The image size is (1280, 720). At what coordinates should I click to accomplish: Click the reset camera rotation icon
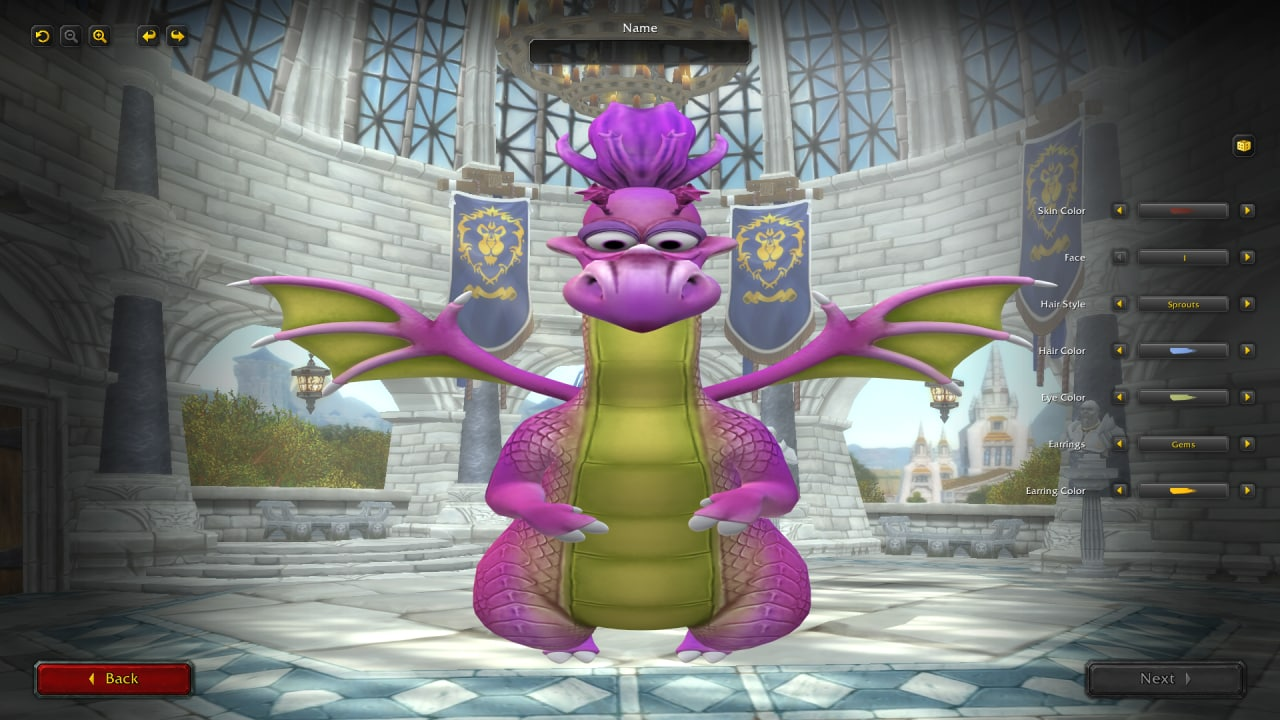(x=40, y=36)
